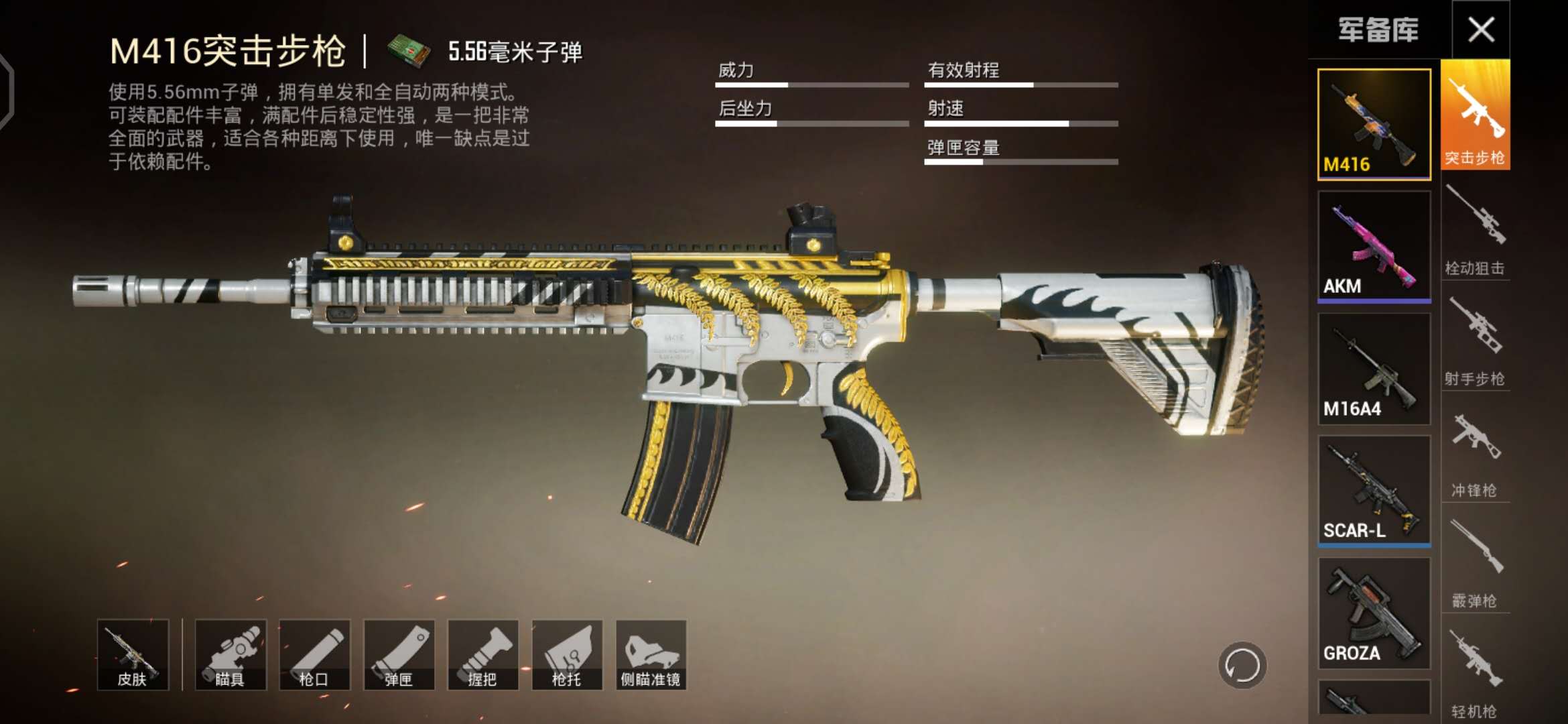Close the arsenal screen

point(1480,29)
